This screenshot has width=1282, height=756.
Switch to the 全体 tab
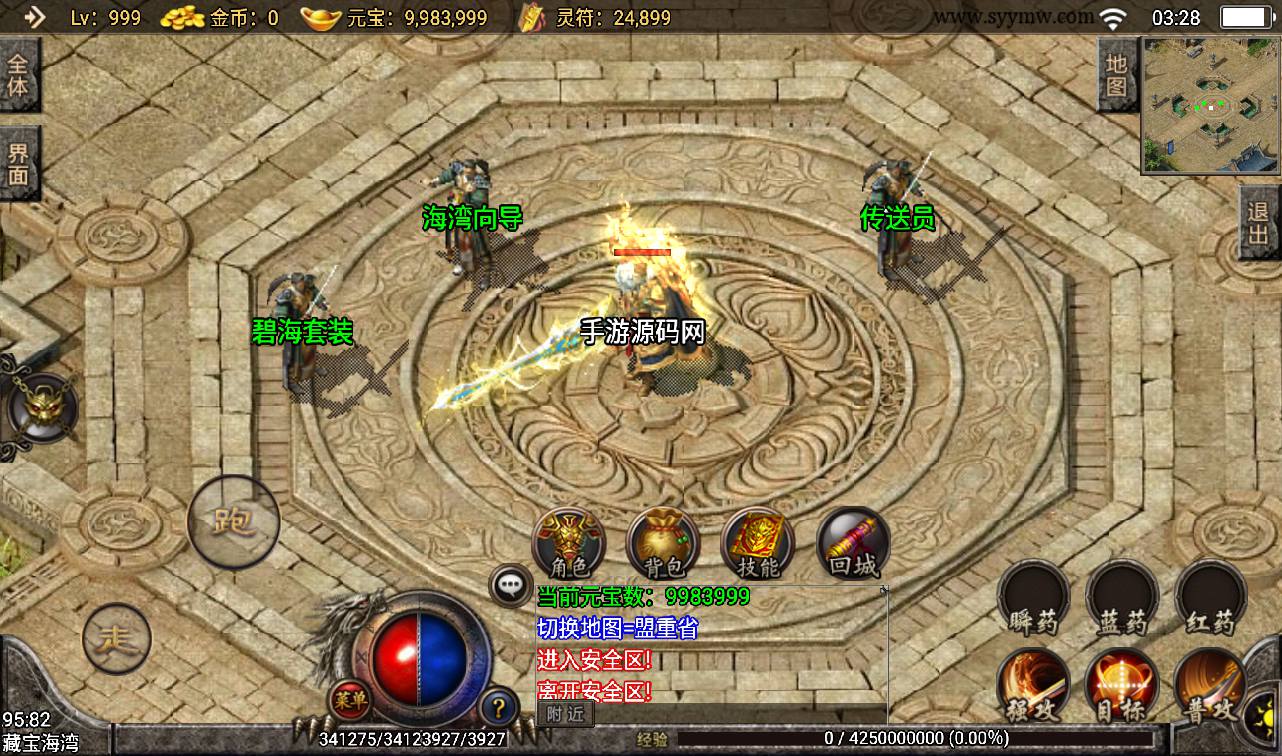19,75
